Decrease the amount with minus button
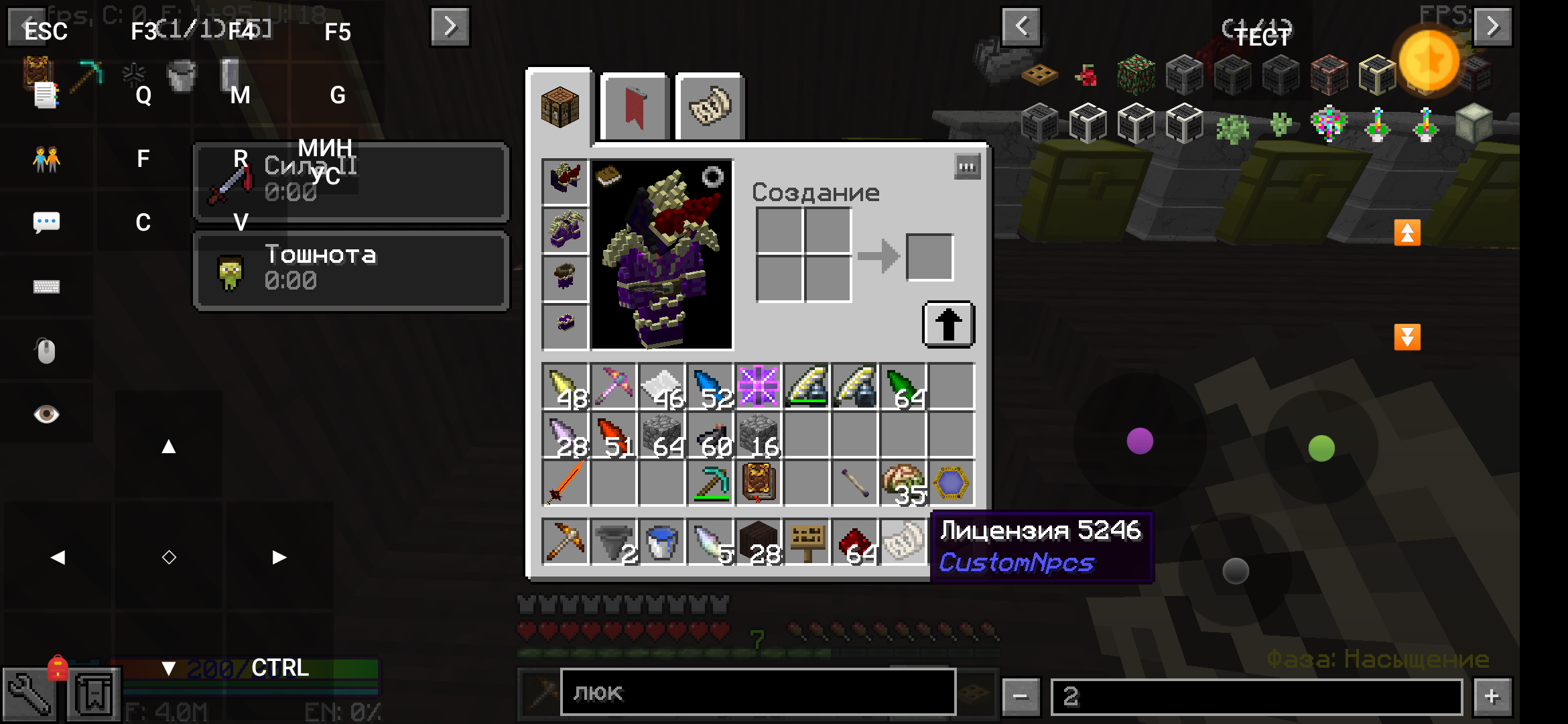The image size is (1568, 724). tap(1021, 697)
